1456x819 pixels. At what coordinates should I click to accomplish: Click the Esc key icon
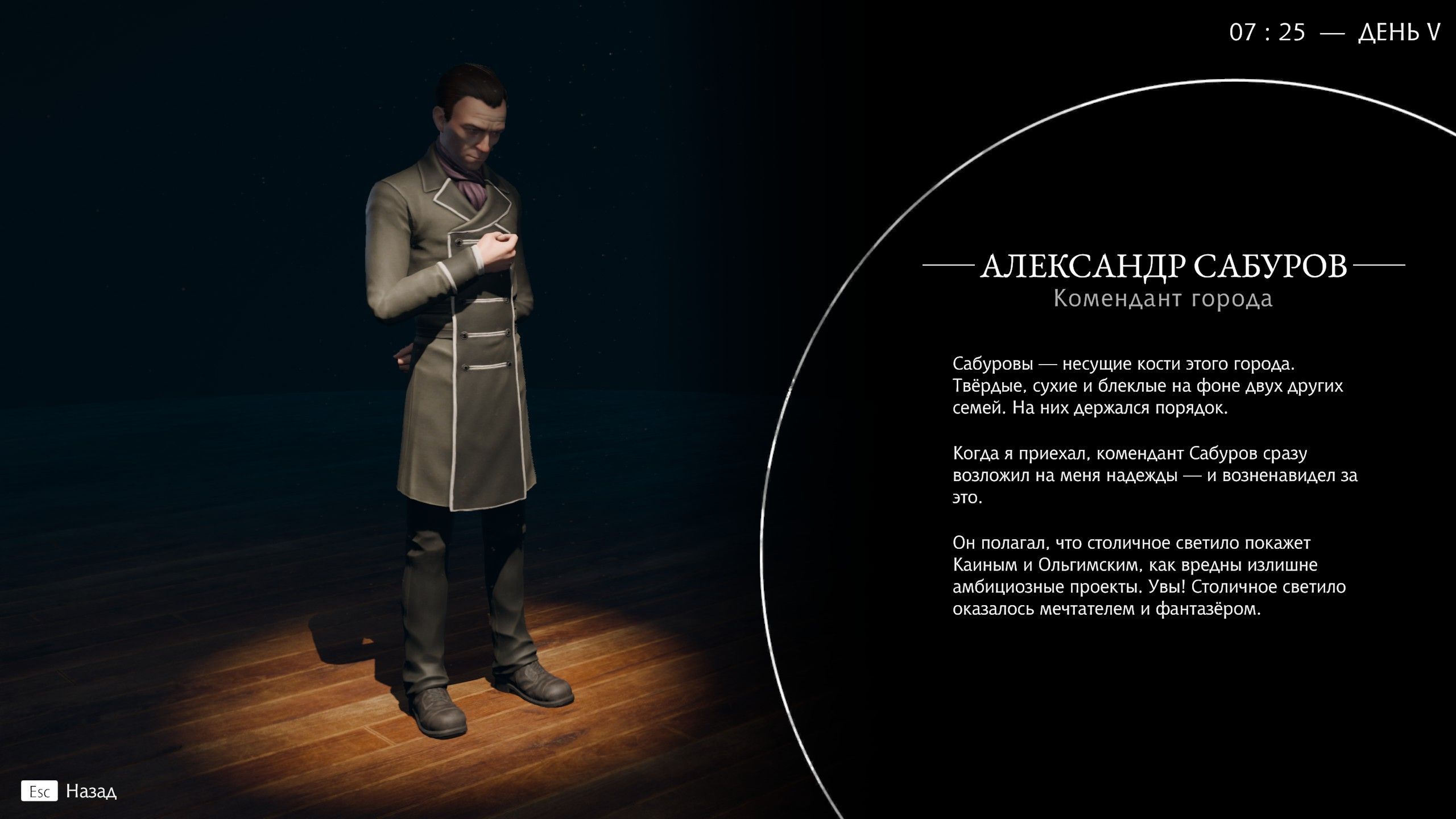pyautogui.click(x=40, y=791)
